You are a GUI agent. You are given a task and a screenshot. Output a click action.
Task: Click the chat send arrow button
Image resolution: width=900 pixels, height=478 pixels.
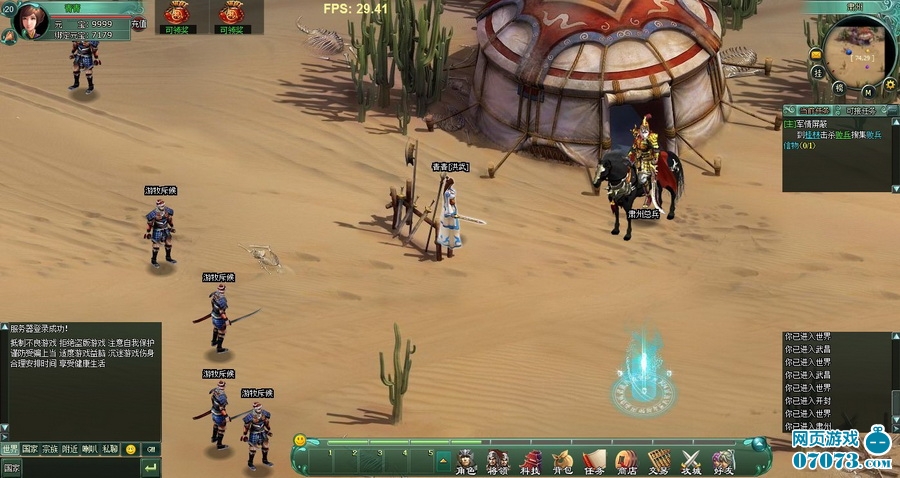point(150,468)
